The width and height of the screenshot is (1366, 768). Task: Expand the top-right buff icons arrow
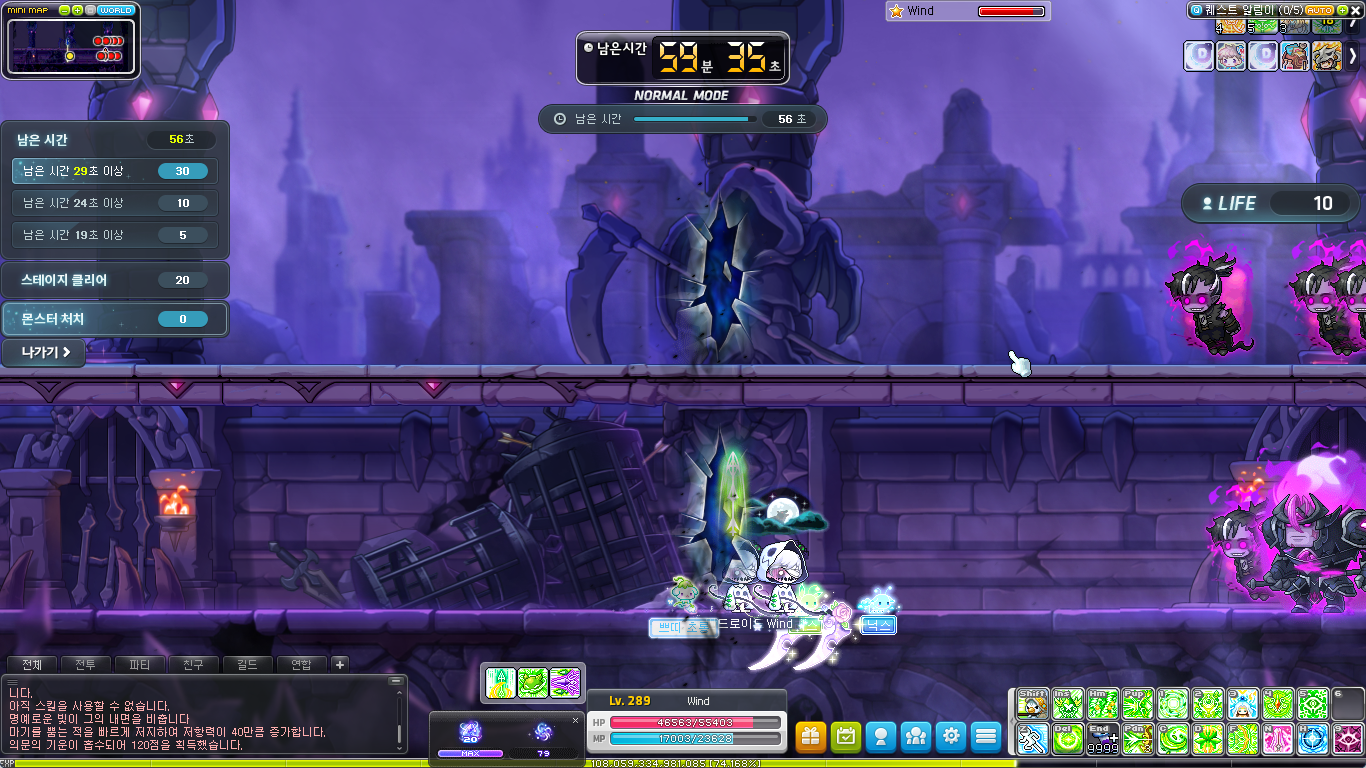coord(1354,56)
